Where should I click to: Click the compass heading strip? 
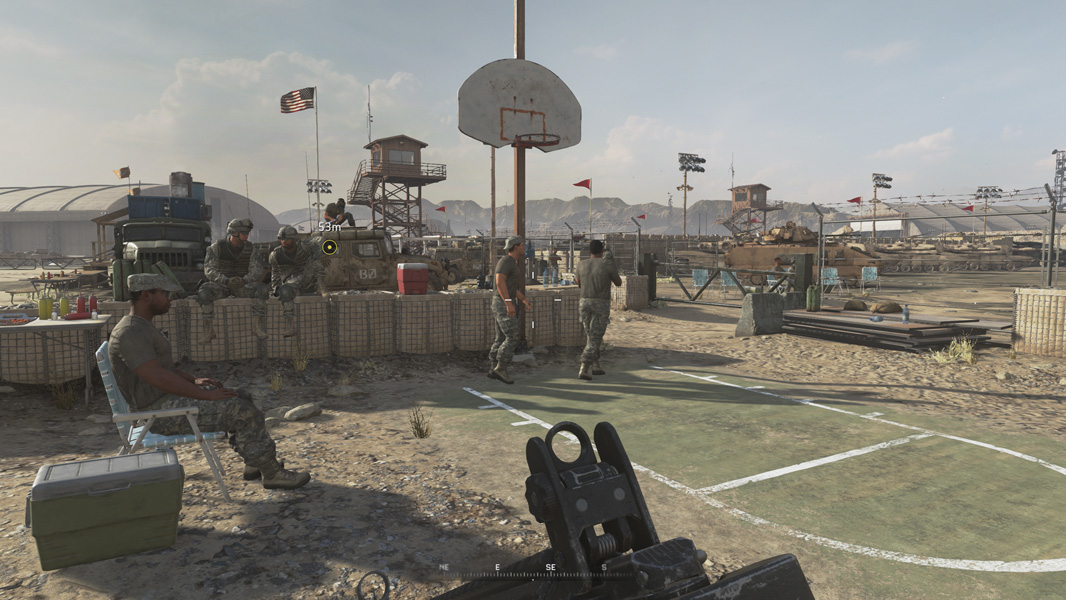point(523,568)
